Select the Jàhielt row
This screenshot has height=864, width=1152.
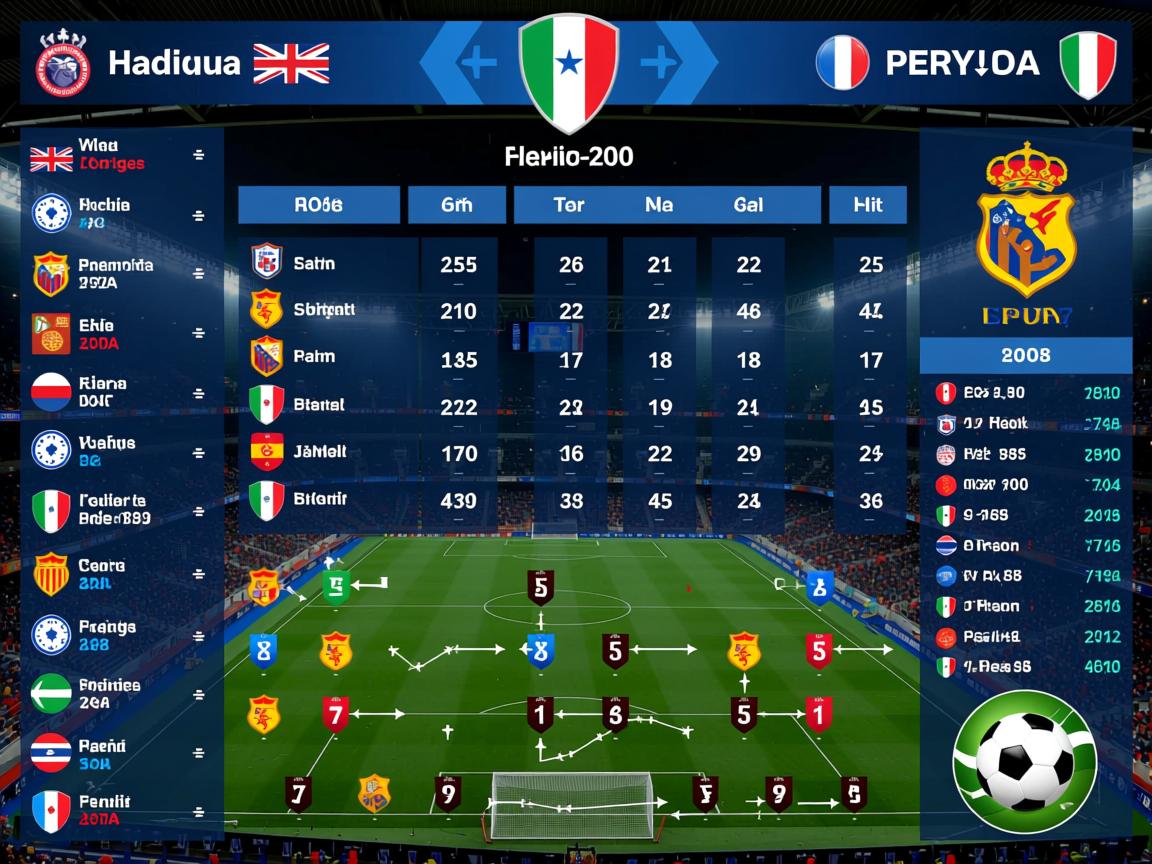[320, 452]
